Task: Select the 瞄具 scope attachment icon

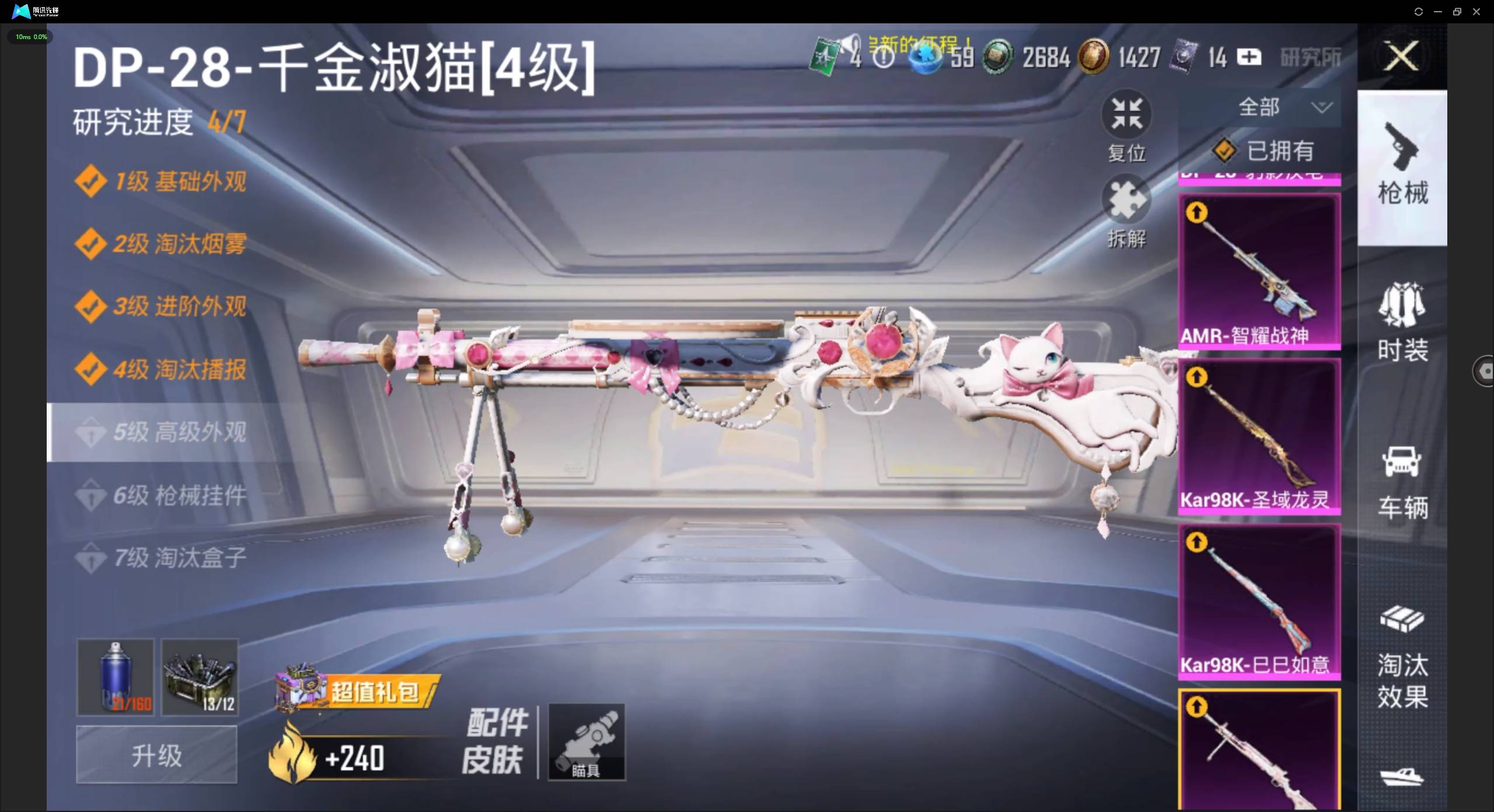Action: 587,741
